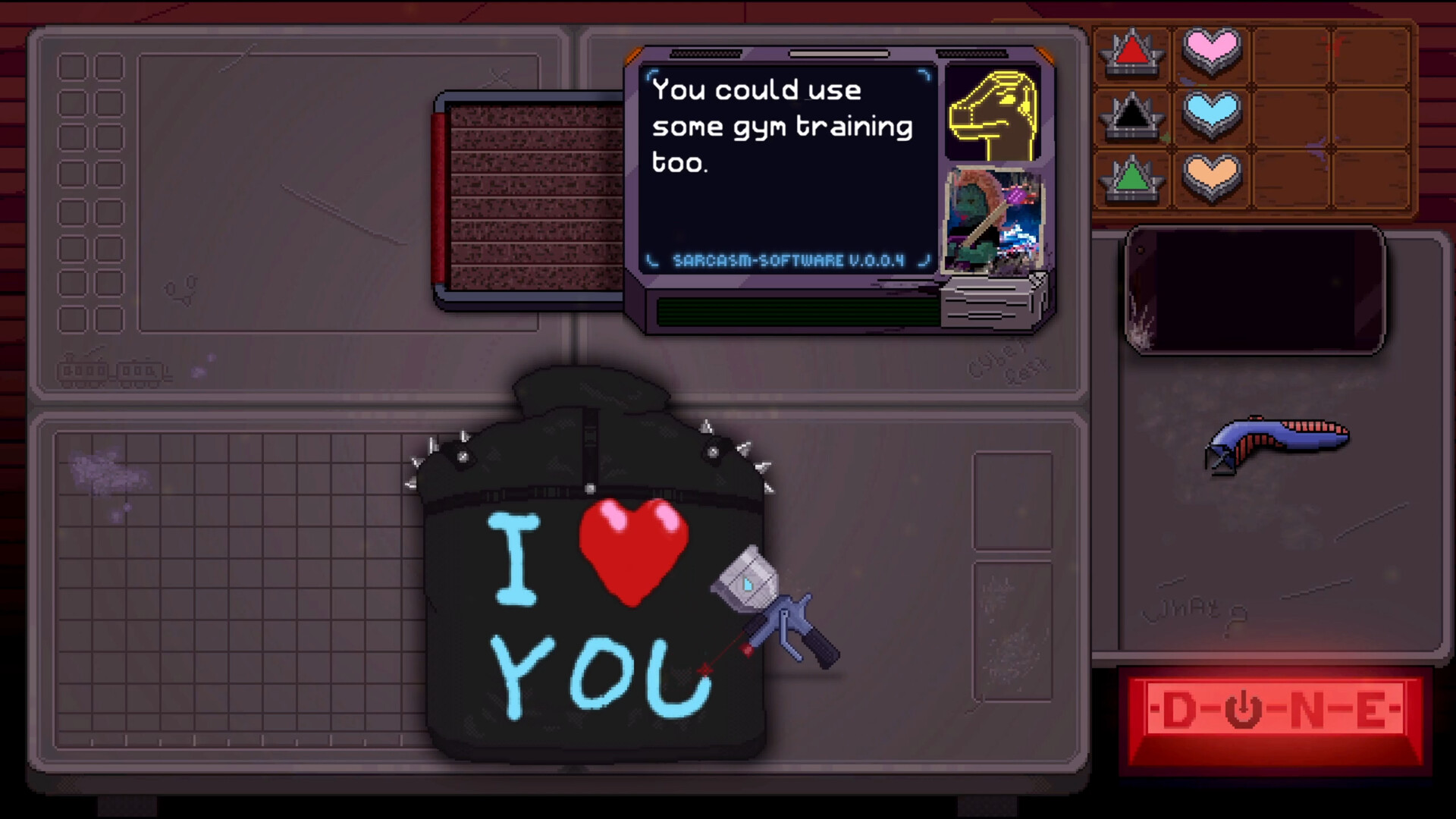The width and height of the screenshot is (1456, 819).
Task: Click the cracked phone in the side panel
Action: [x=1253, y=290]
